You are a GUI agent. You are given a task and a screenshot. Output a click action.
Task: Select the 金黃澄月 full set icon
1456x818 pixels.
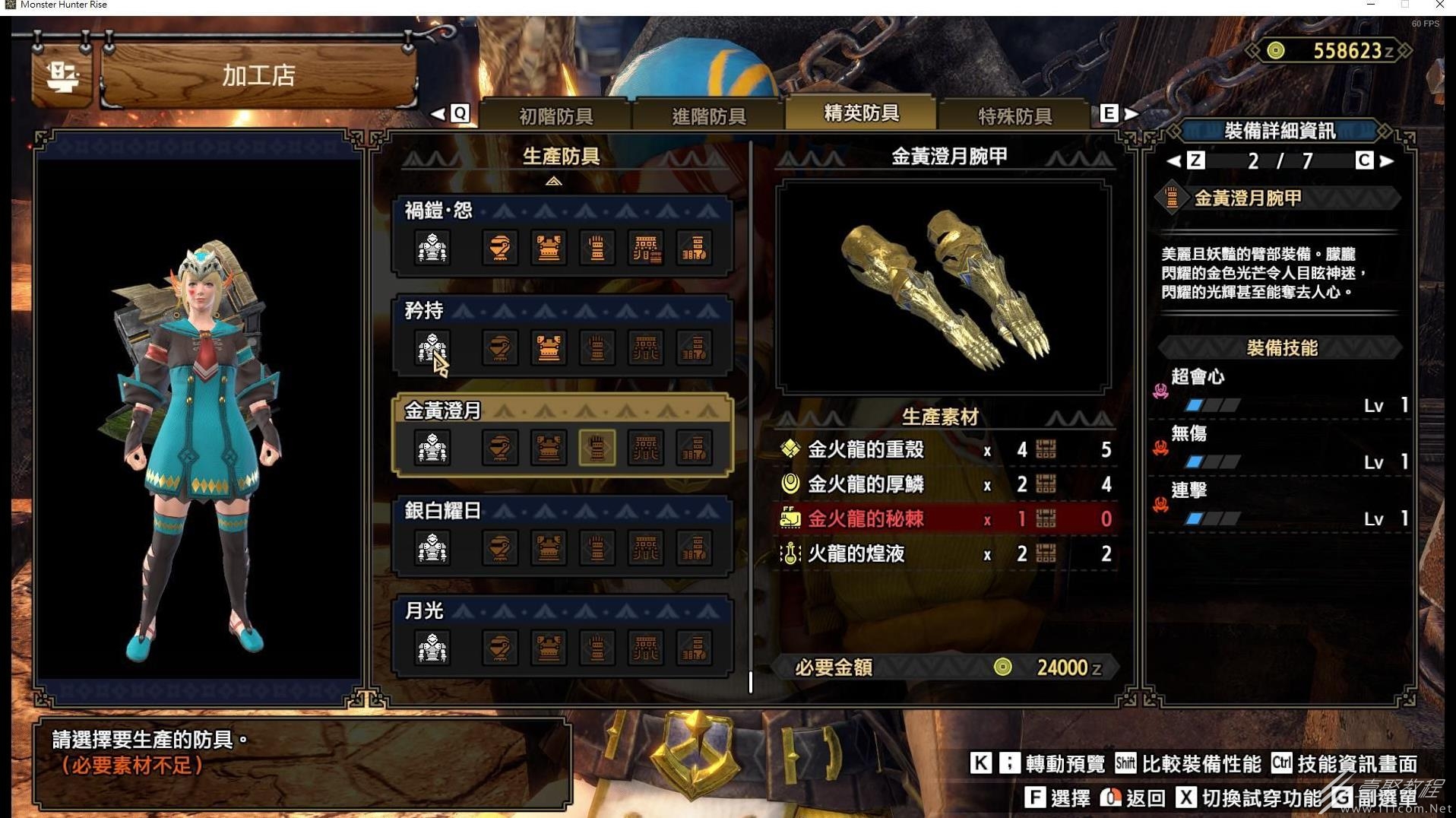point(432,448)
